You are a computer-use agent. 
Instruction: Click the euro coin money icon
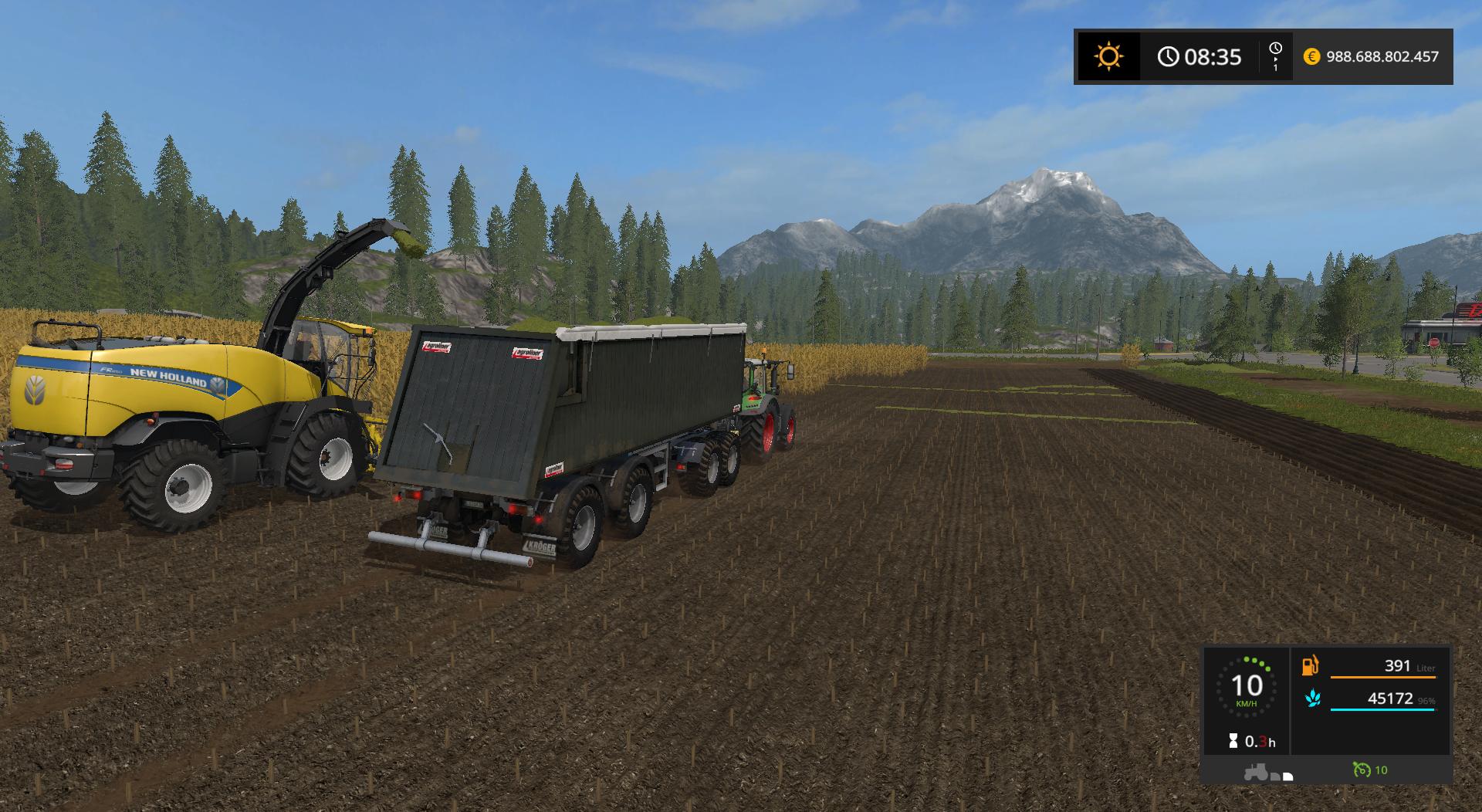click(x=1311, y=56)
